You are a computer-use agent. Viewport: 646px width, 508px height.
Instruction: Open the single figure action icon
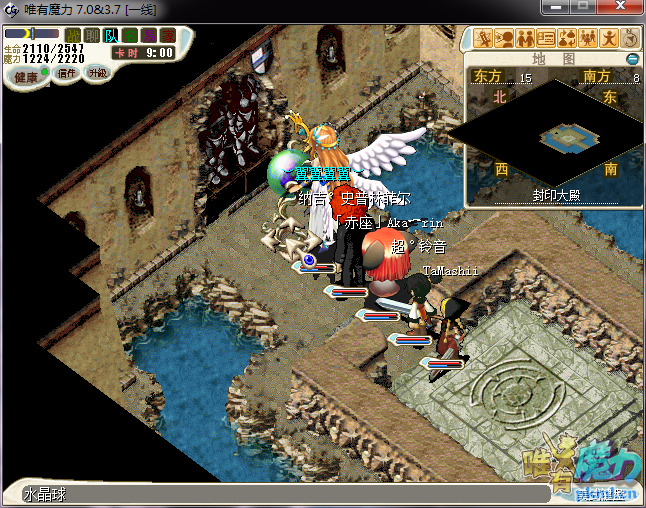609,39
